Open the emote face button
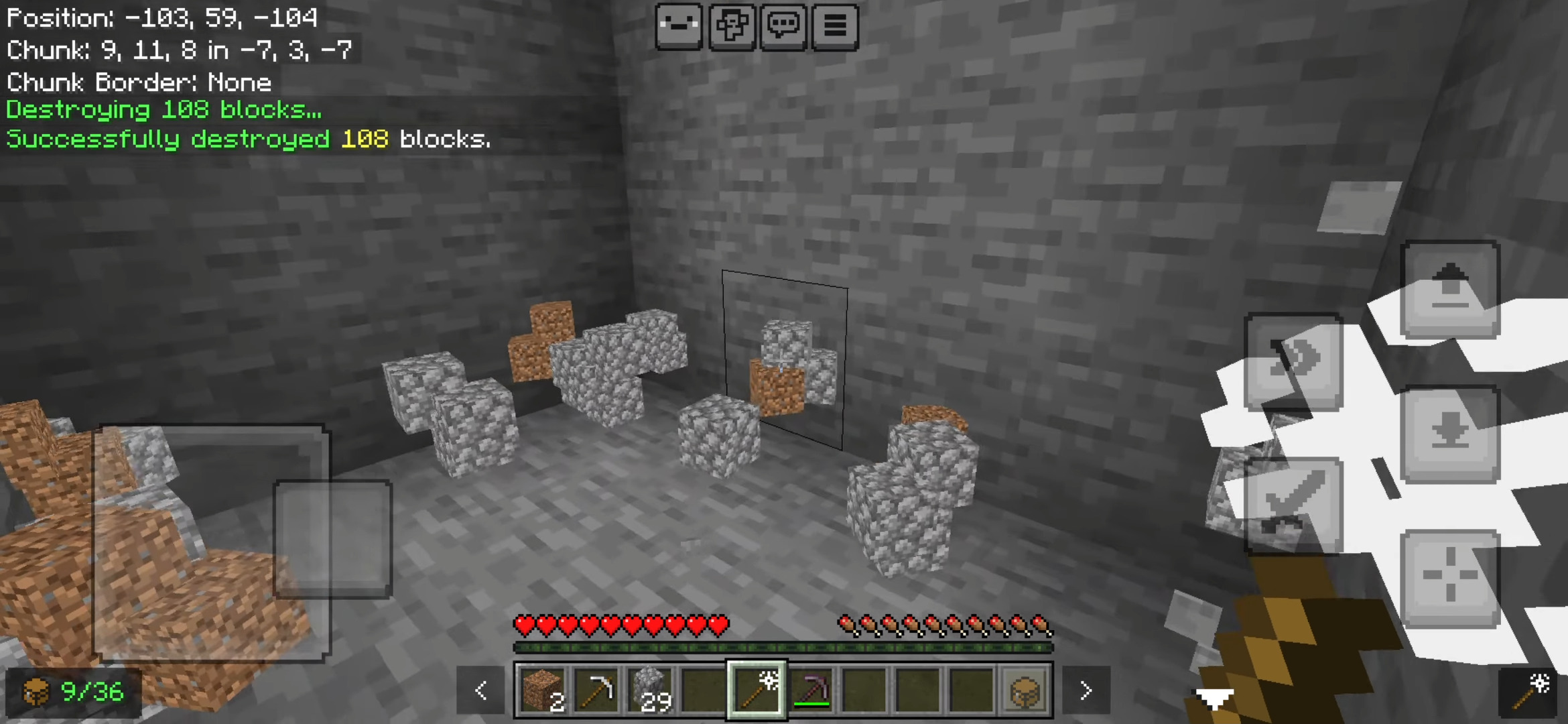Screen dimensions: 1568x724 [x=679, y=27]
